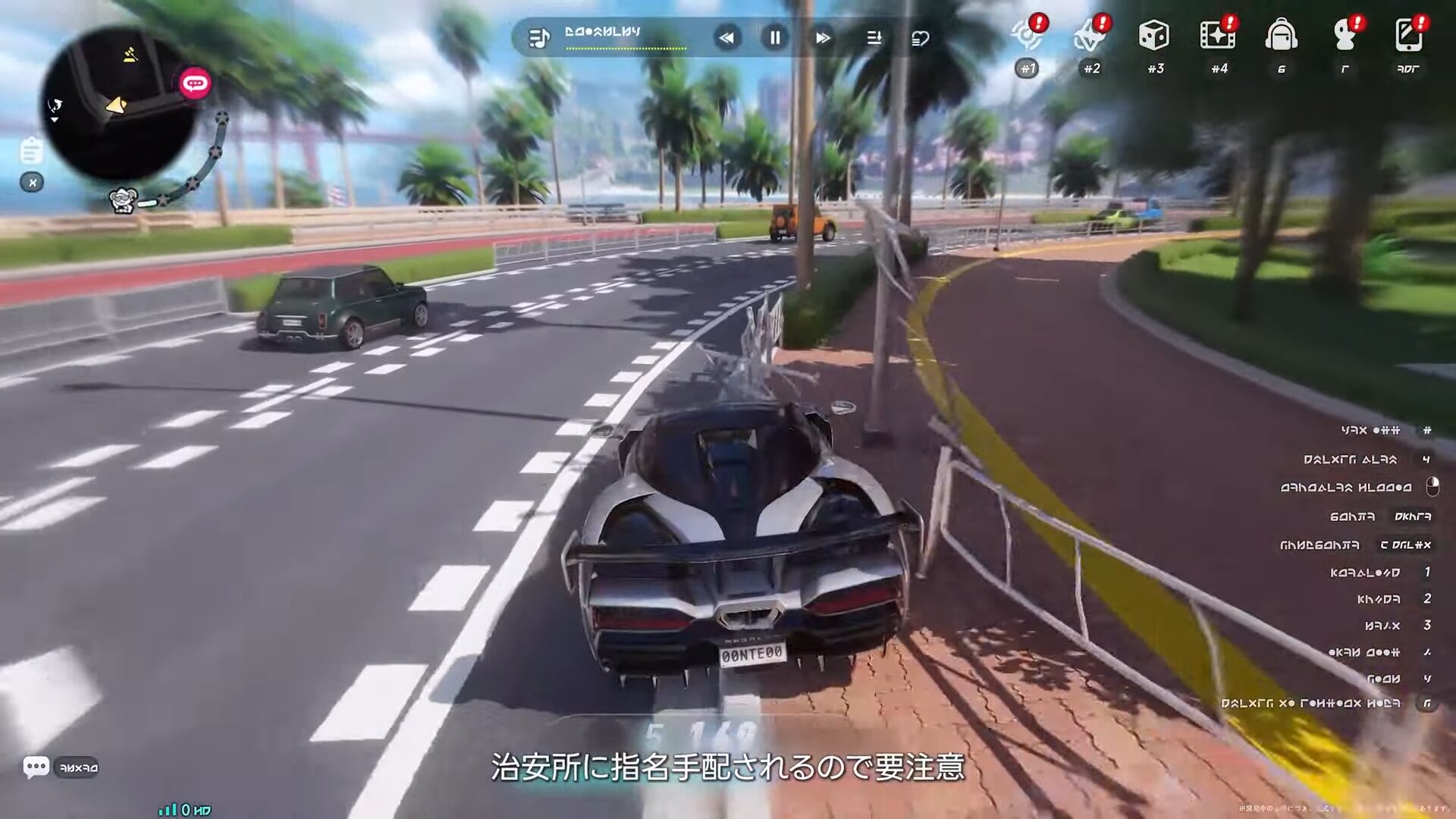Skip to the next music track
1456x819 pixels.
[823, 37]
